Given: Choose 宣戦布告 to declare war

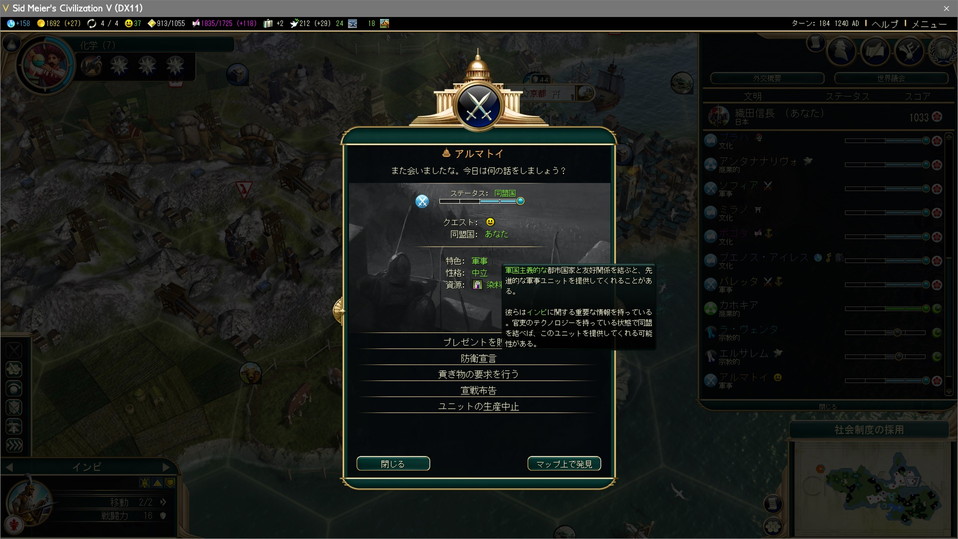Looking at the screenshot, I should click(x=478, y=390).
